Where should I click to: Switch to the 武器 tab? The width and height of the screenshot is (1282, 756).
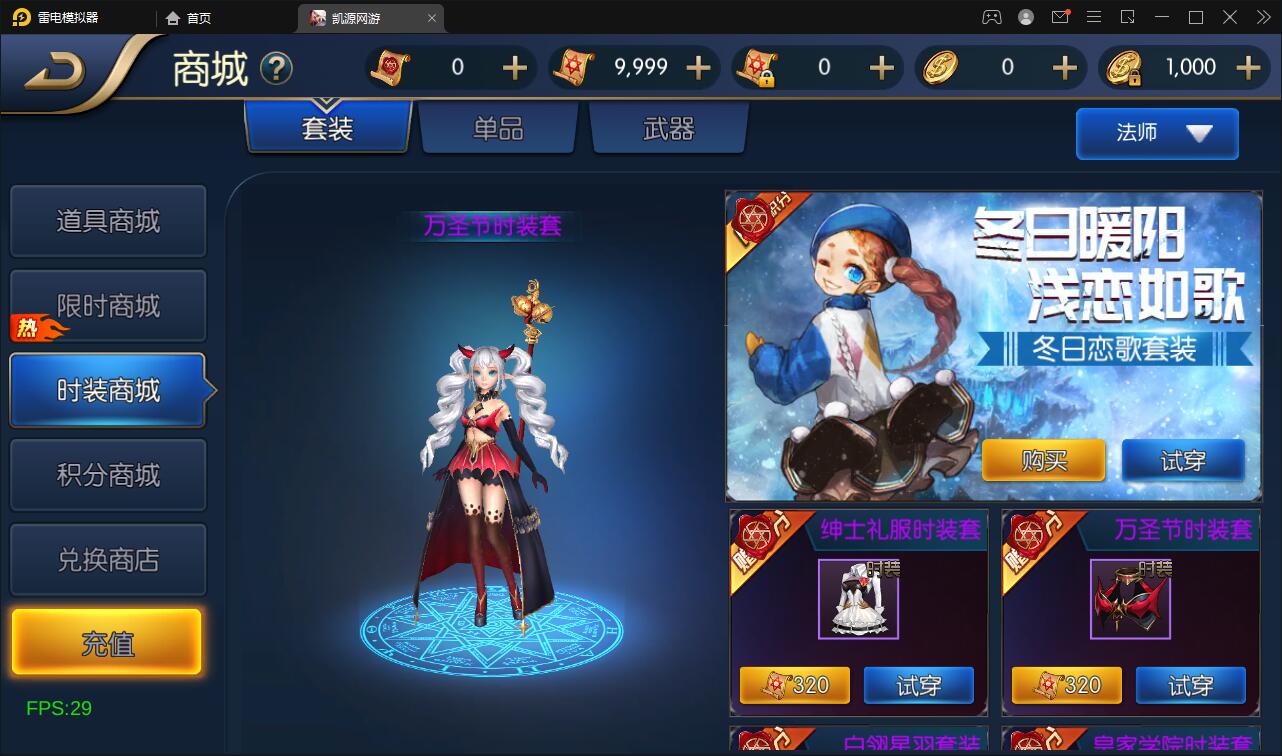coord(668,128)
